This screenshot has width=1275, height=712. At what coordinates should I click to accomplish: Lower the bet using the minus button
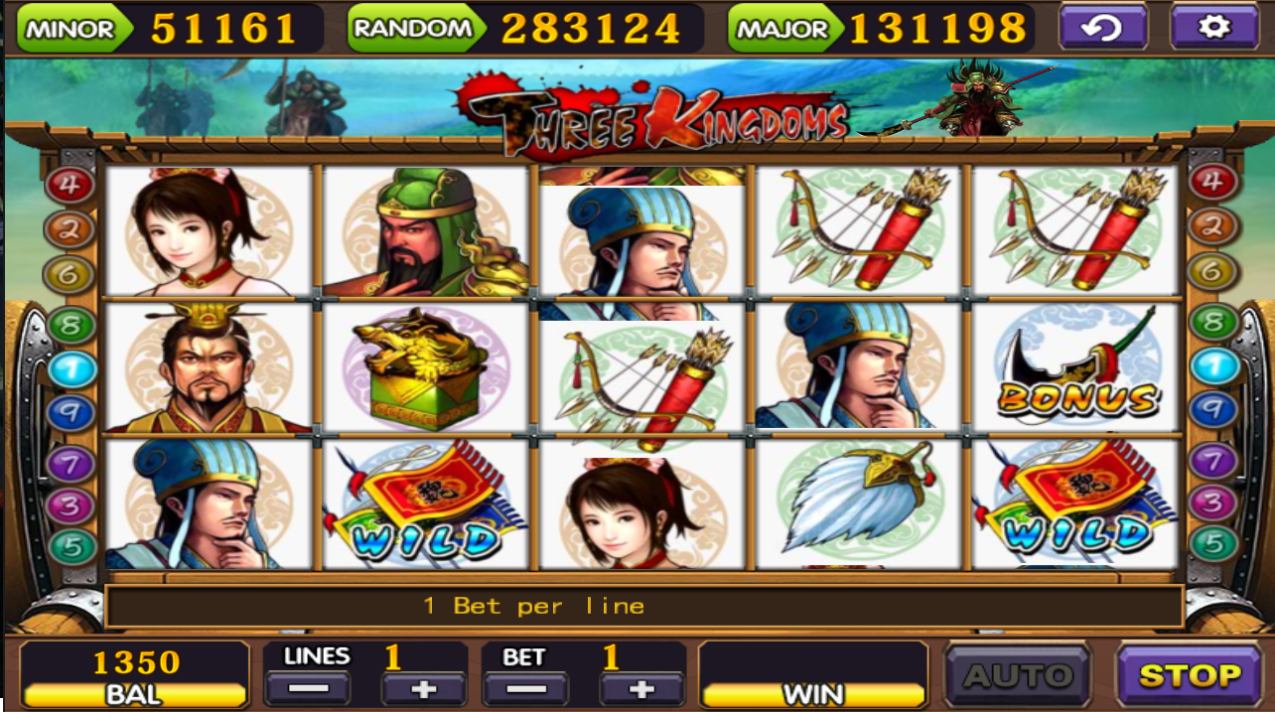525,689
